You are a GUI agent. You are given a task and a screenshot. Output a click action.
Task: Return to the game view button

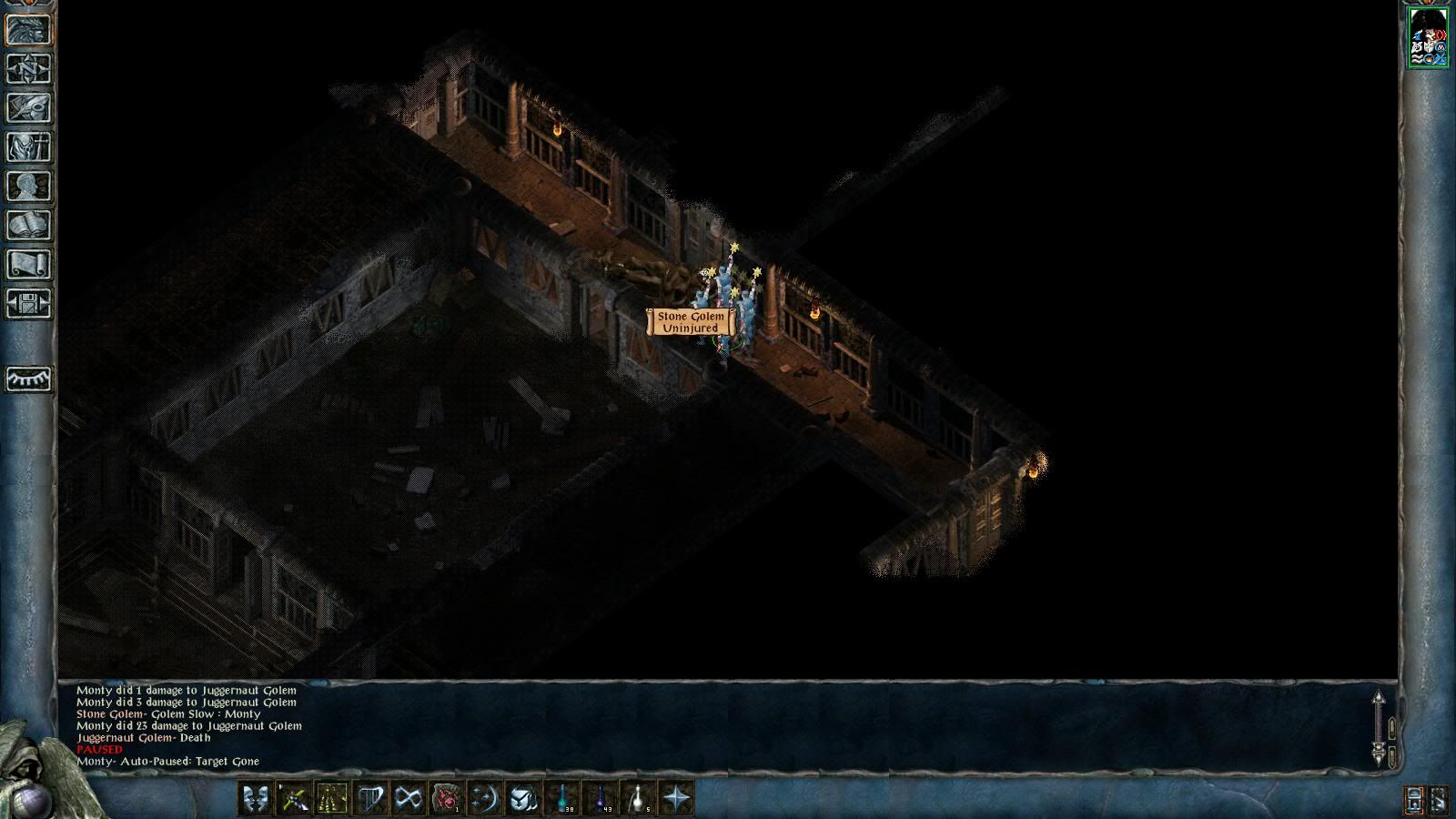(29, 30)
